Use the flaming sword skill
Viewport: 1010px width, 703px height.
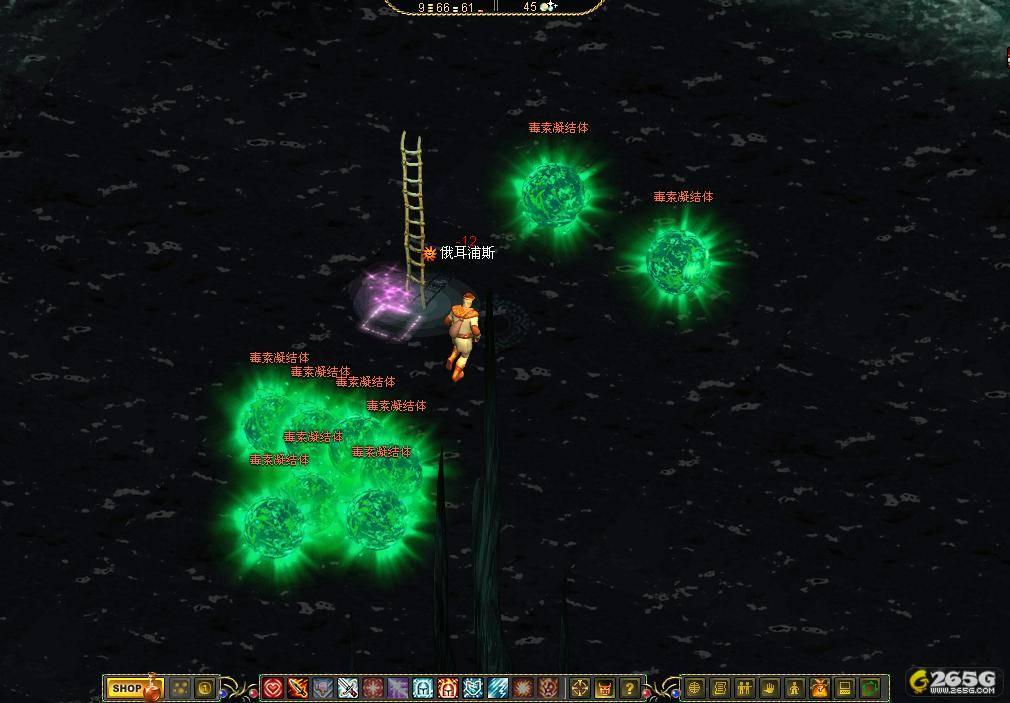tap(298, 688)
